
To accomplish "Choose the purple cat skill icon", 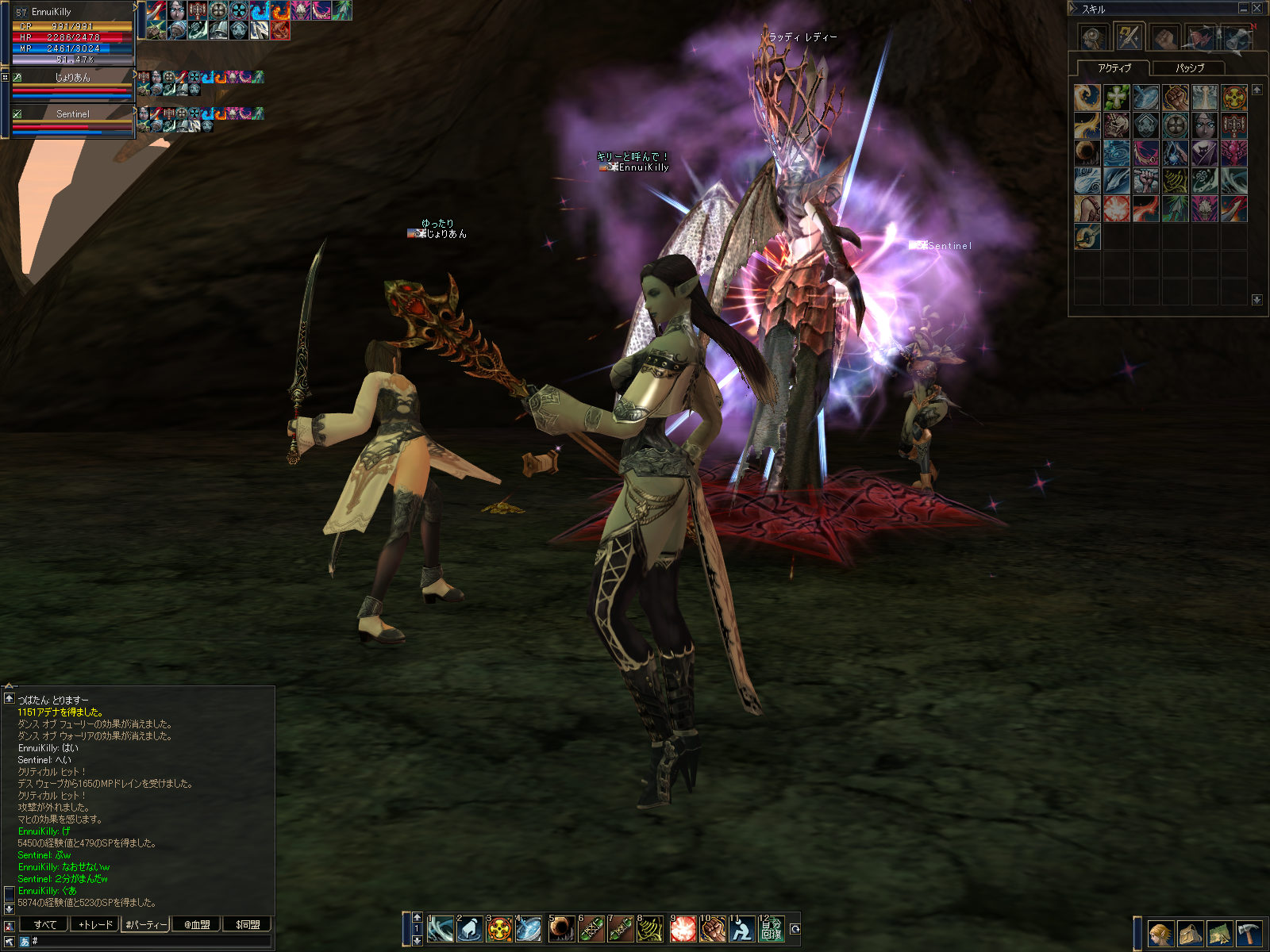I will (1204, 153).
